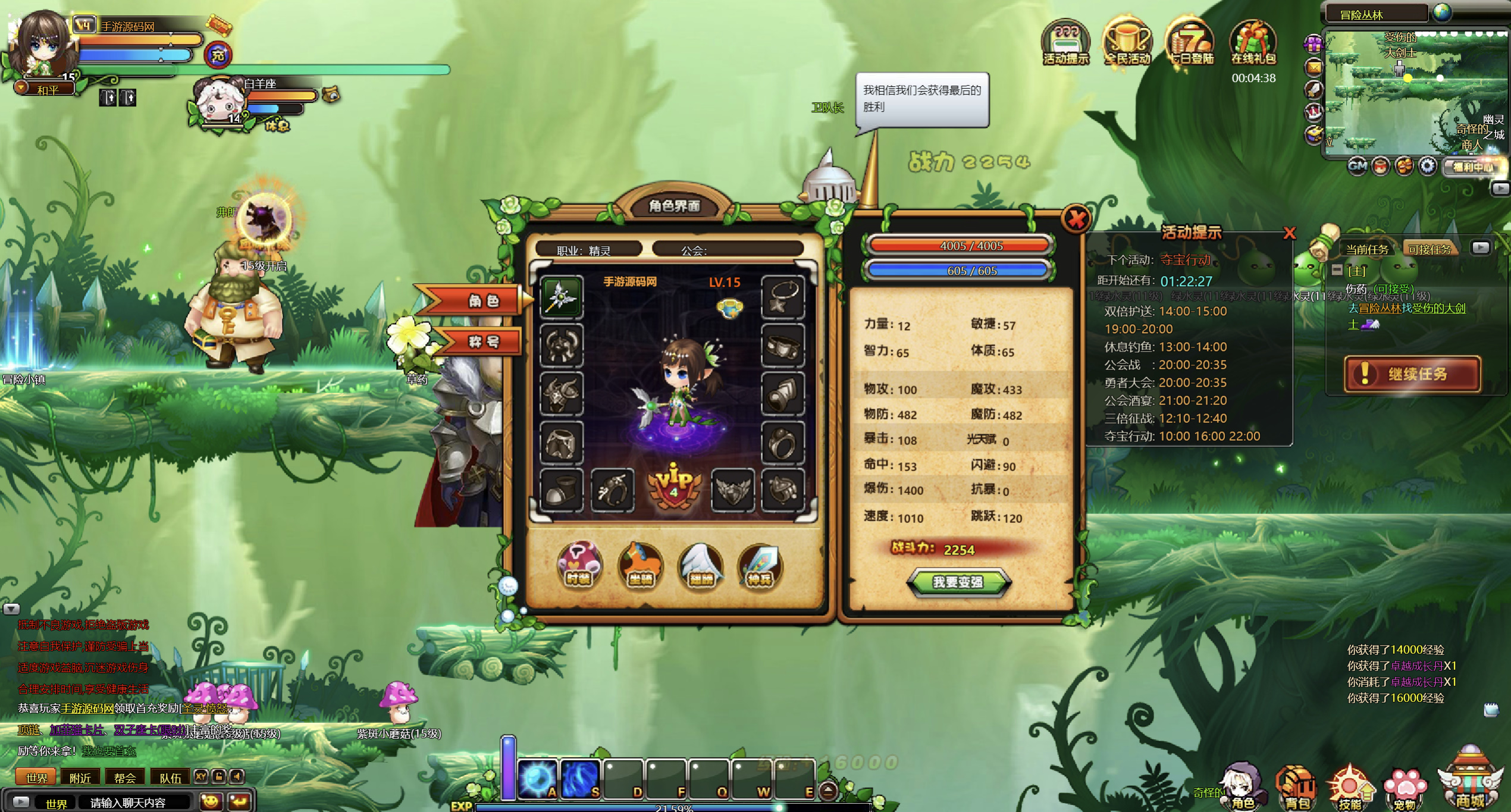Switch to the 可接任务 available quests tab
1511x812 pixels.
coord(1429,249)
